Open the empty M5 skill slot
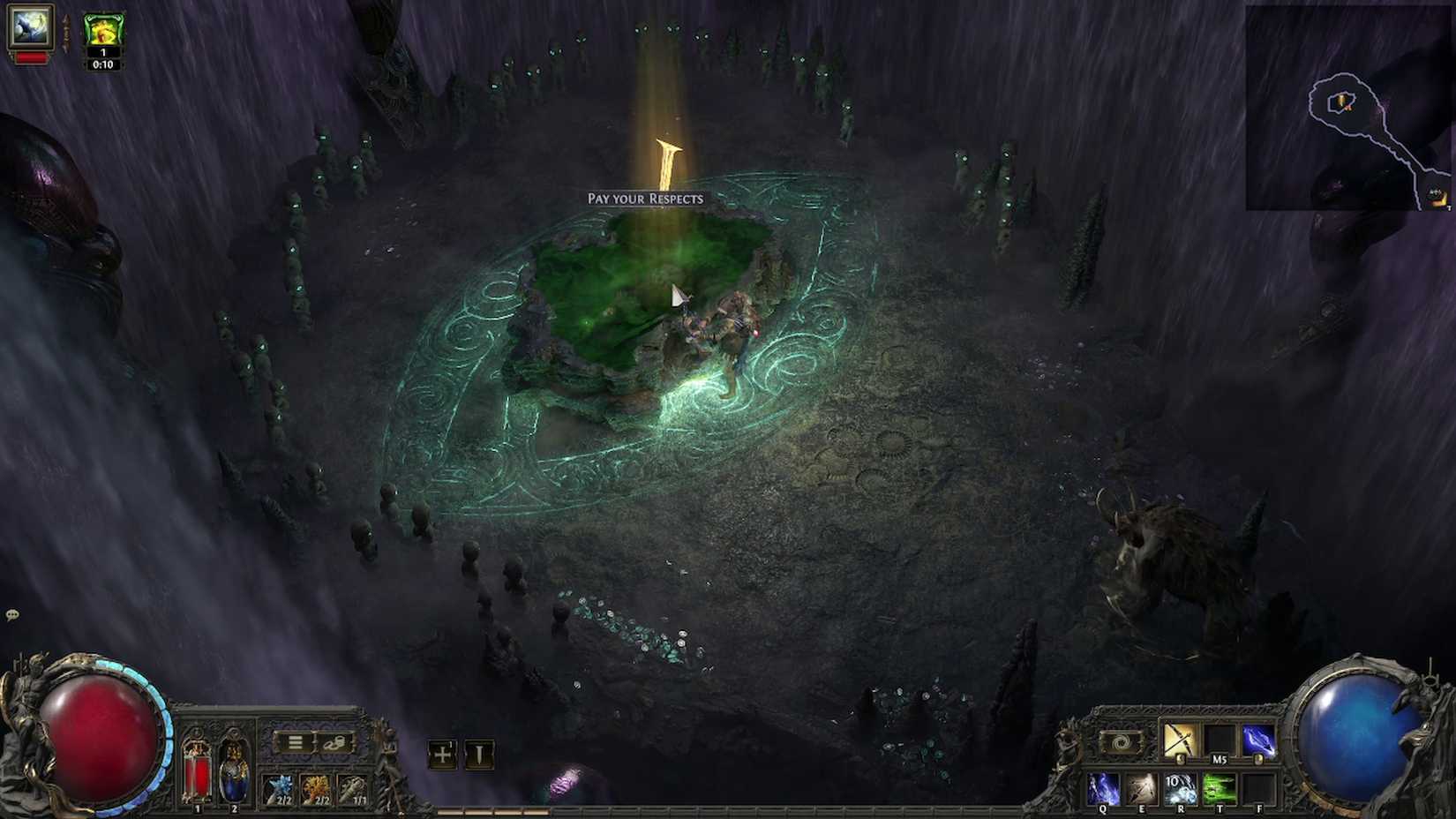 click(1220, 740)
